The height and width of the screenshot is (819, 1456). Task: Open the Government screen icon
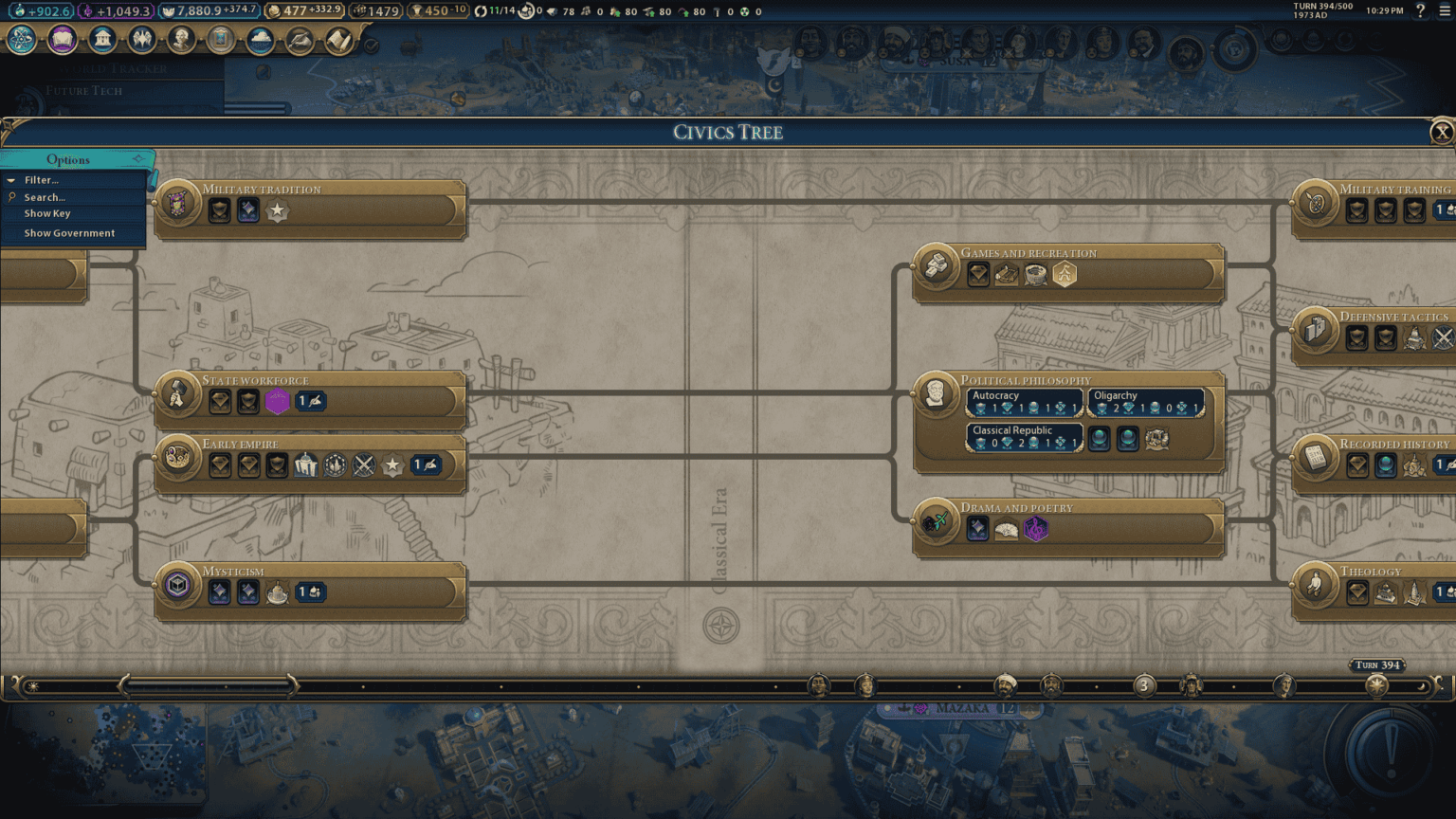point(102,40)
